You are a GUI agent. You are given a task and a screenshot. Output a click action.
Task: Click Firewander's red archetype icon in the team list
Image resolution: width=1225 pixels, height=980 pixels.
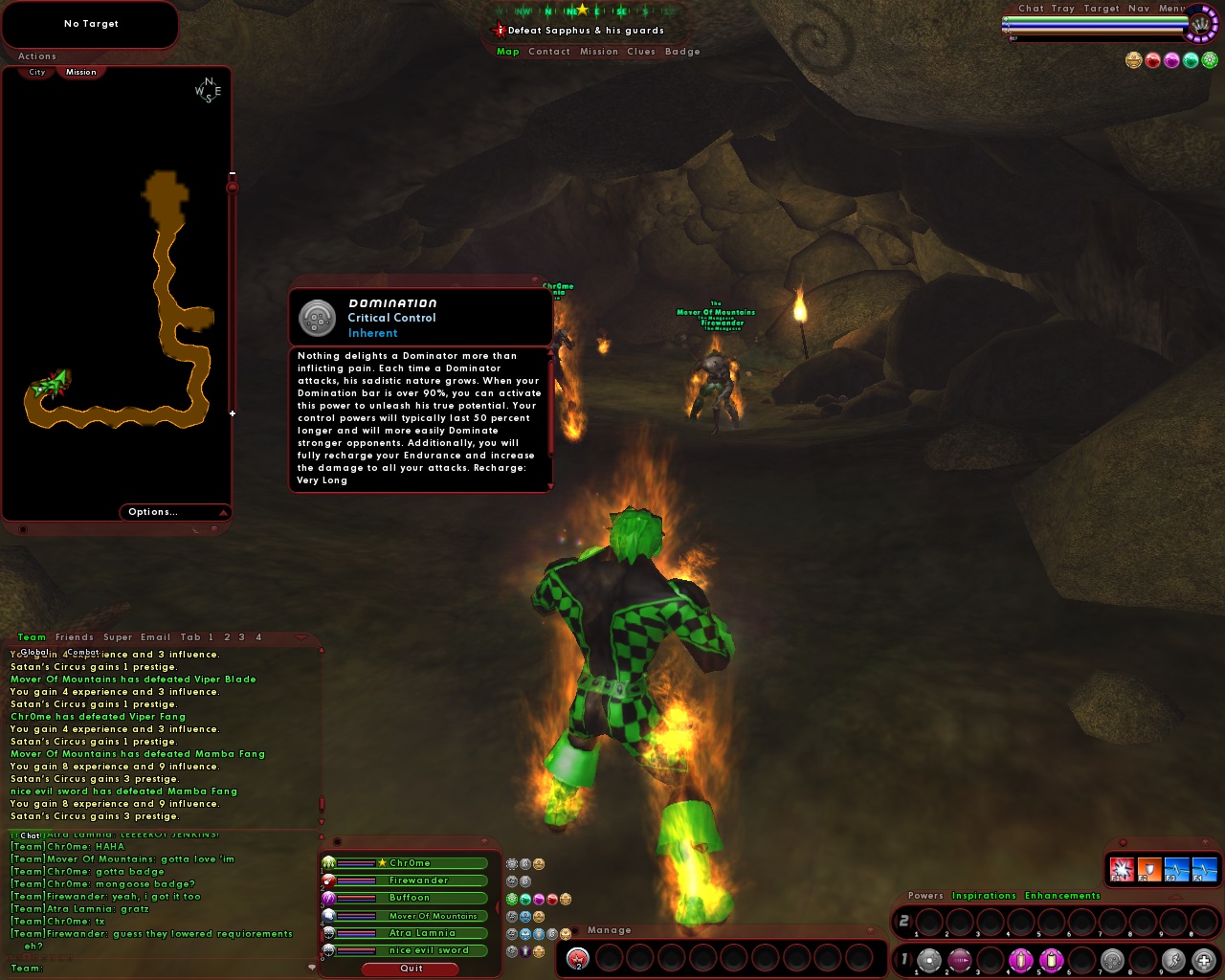[x=328, y=880]
